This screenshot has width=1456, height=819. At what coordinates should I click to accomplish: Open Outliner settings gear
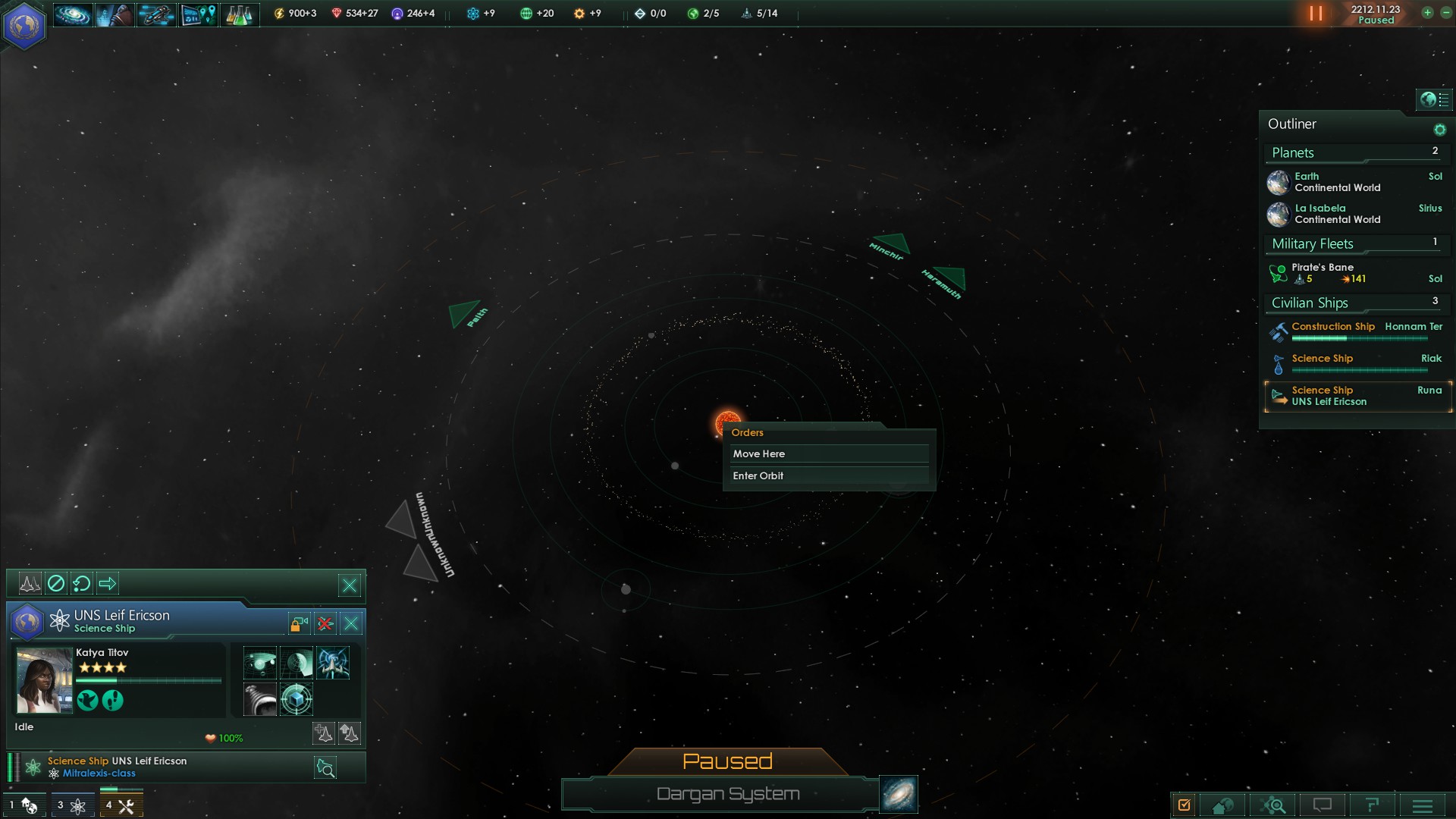point(1439,130)
